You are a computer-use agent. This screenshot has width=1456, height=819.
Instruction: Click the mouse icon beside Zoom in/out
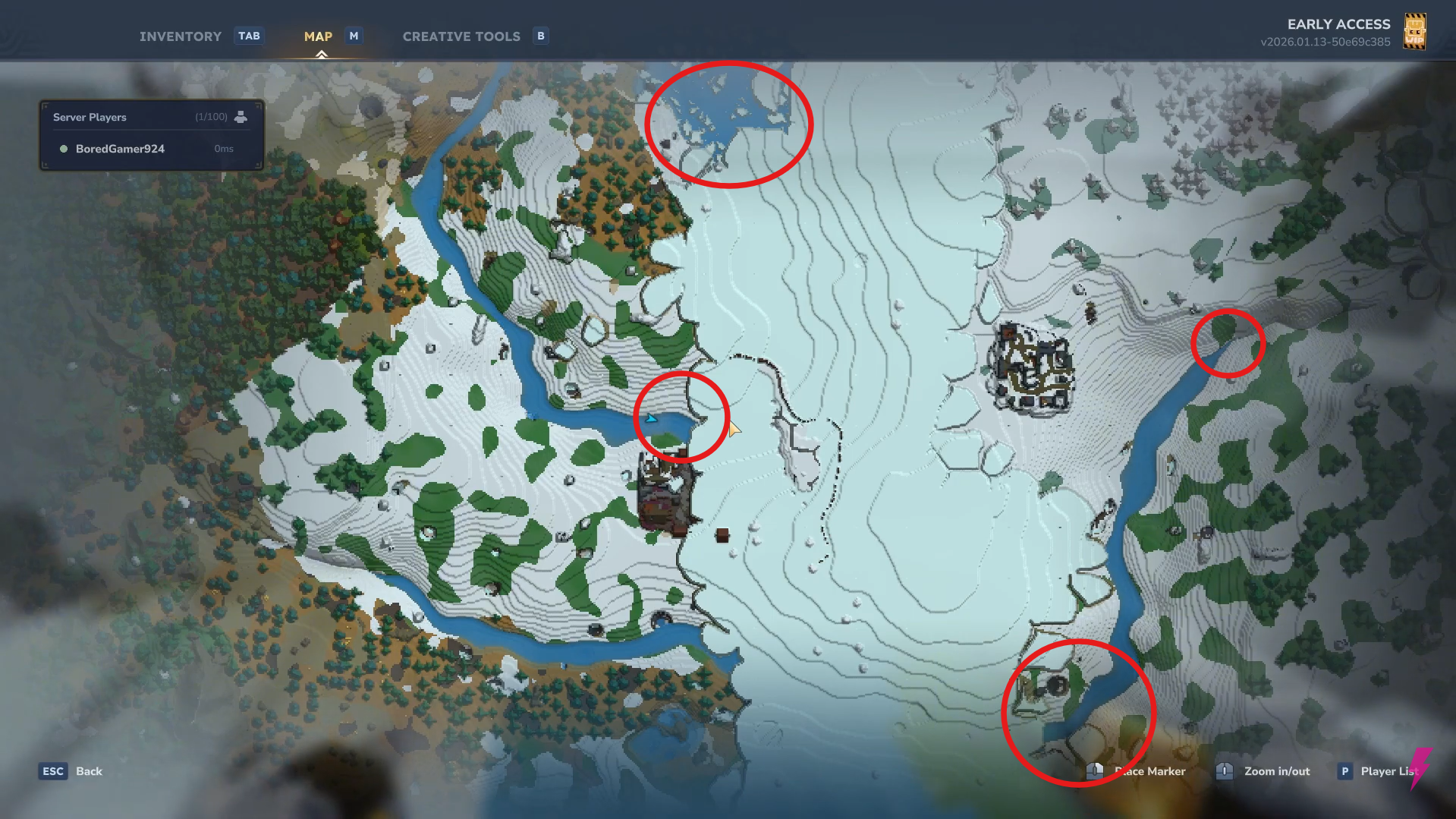(1224, 770)
